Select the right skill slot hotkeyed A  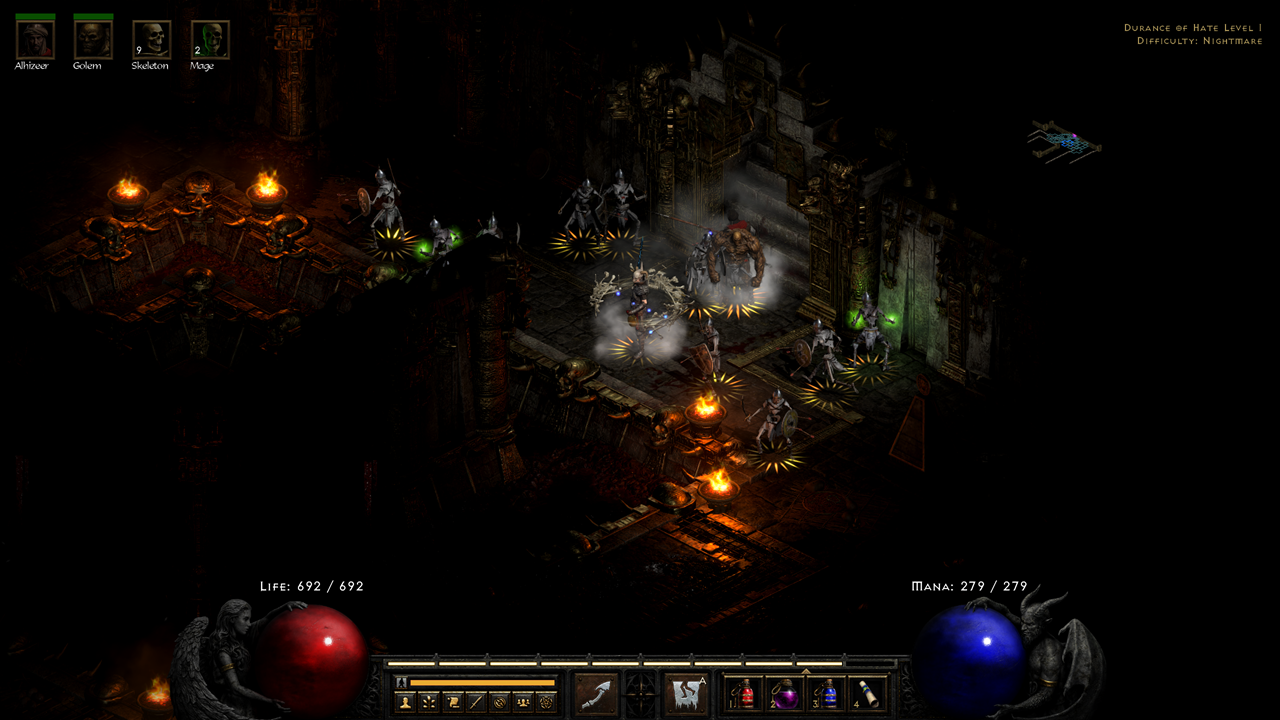coord(688,692)
